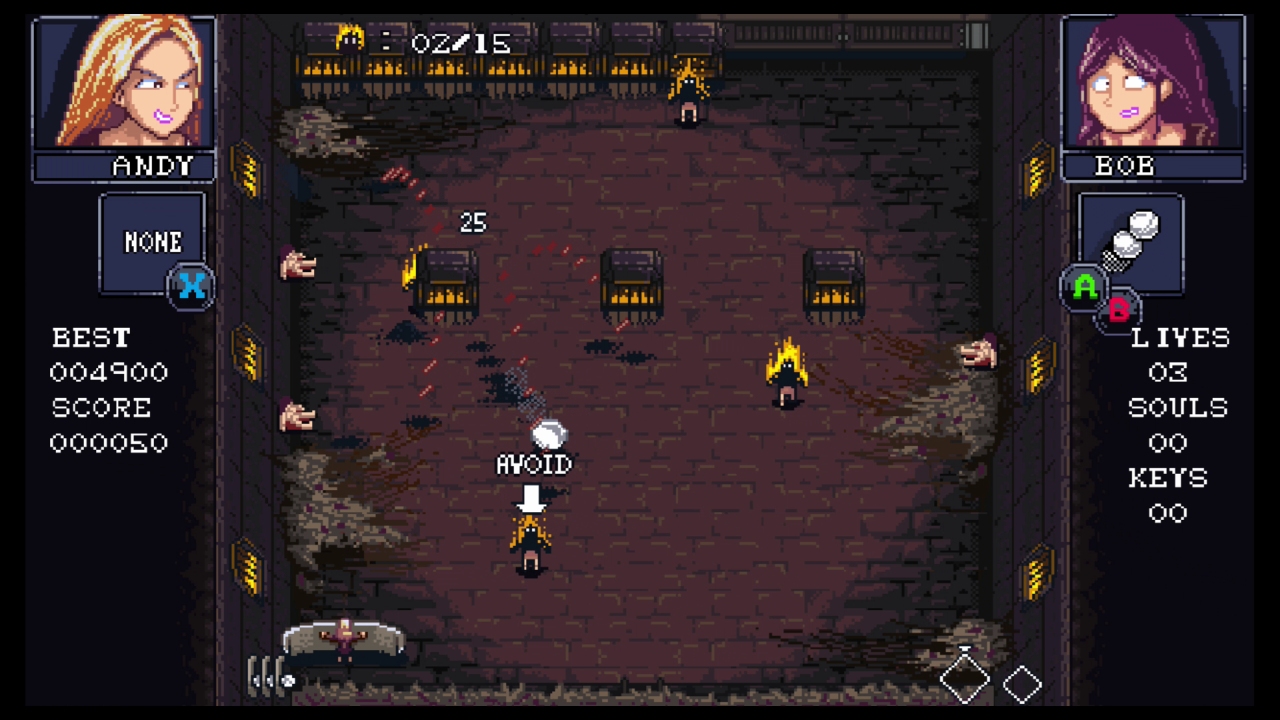Click the red B button icon on Bob's item slot
Image resolution: width=1280 pixels, height=720 pixels.
1119,310
